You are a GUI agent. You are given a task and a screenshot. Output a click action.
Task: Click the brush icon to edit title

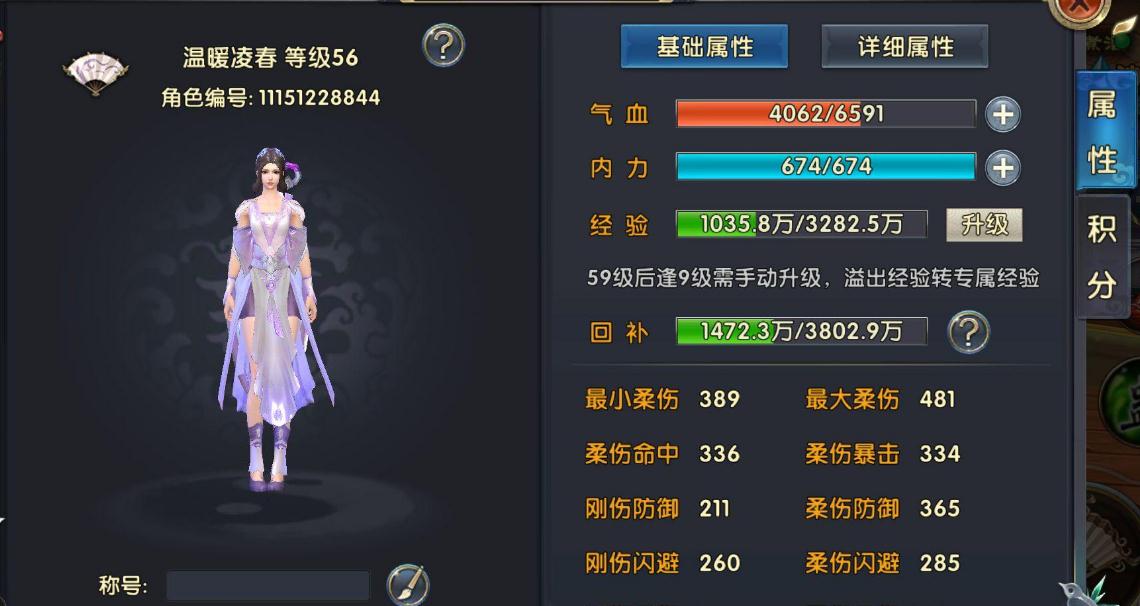point(407,585)
